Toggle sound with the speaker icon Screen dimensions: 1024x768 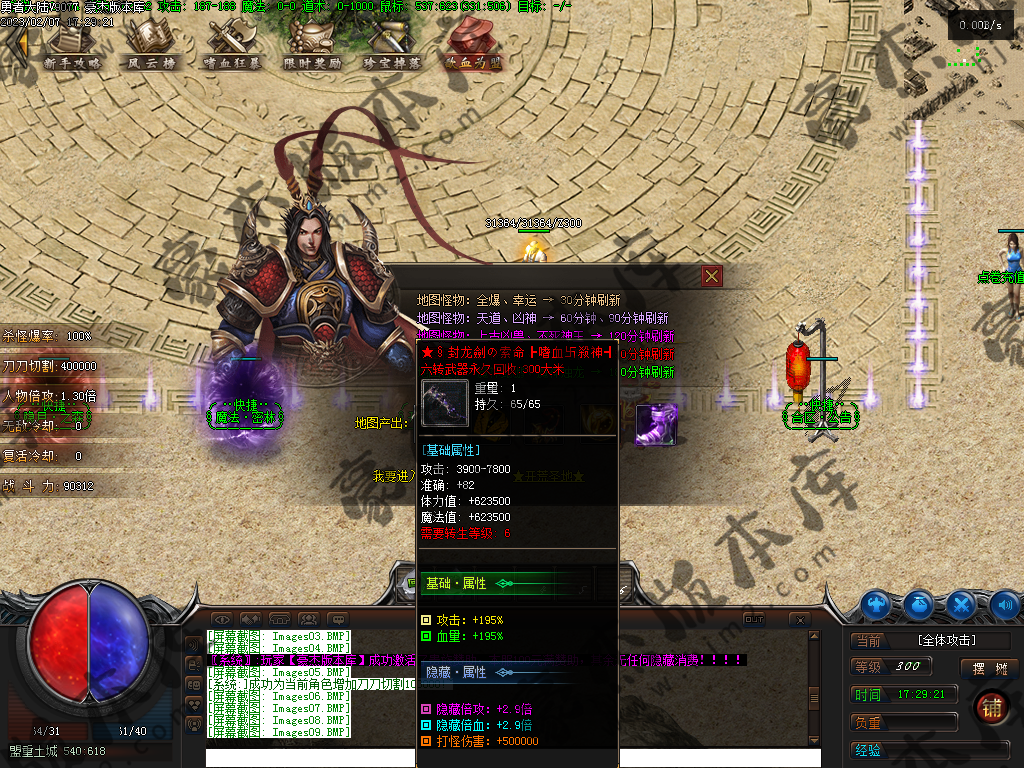pos(1004,604)
